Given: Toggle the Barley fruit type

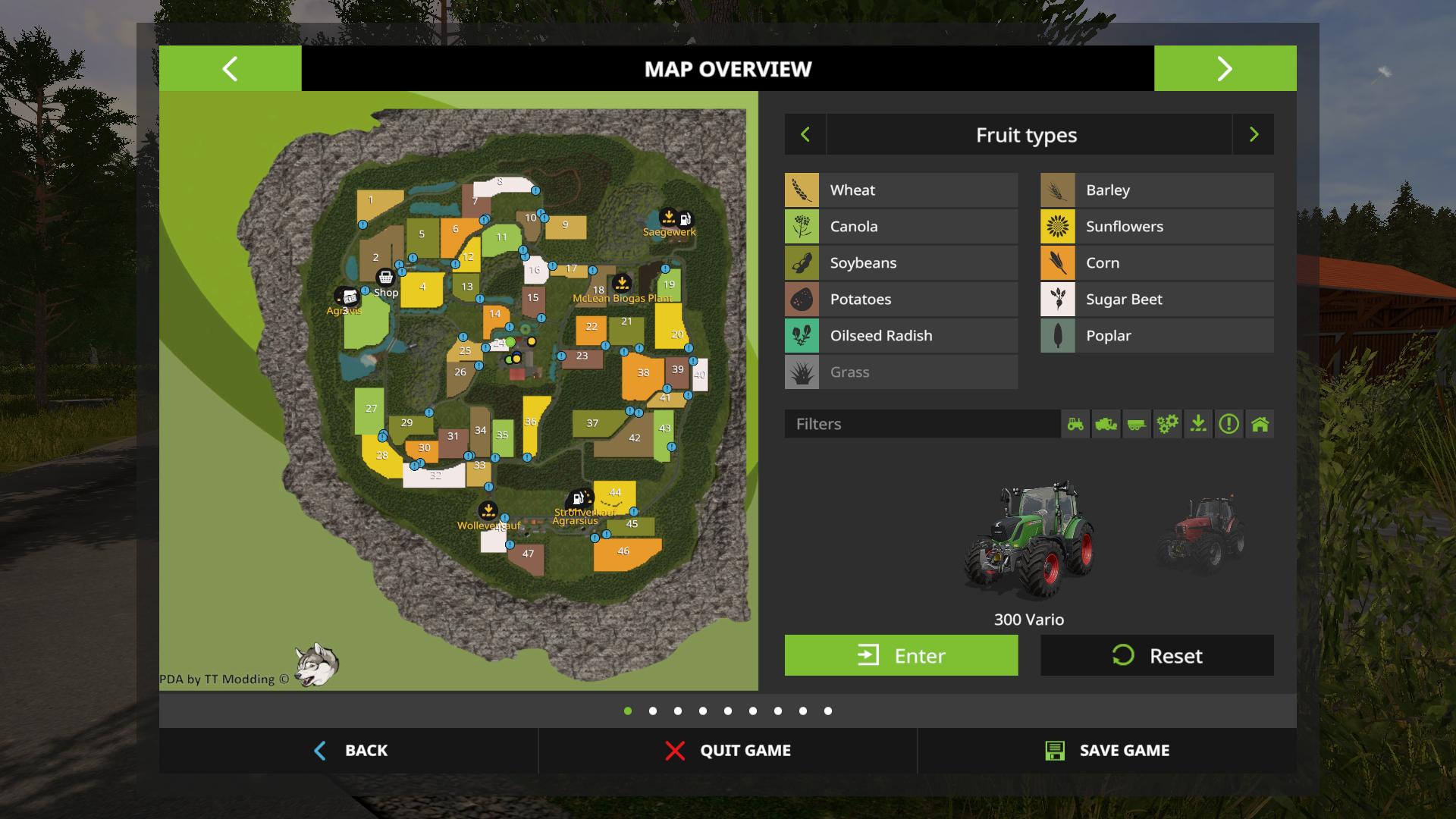Looking at the screenshot, I should (1156, 190).
